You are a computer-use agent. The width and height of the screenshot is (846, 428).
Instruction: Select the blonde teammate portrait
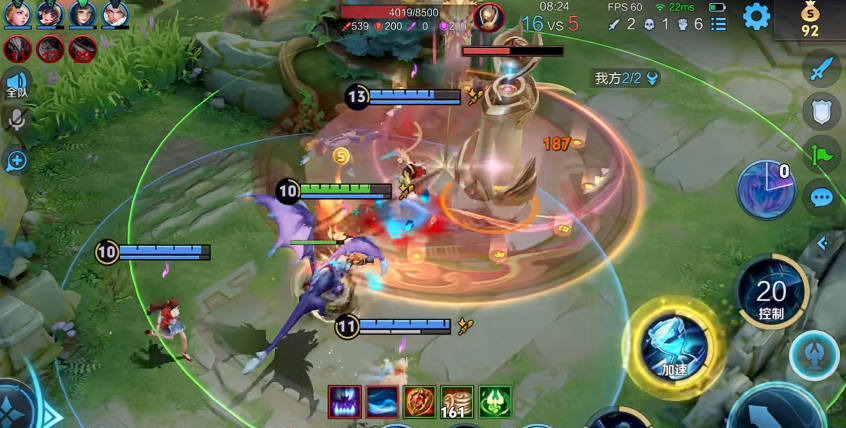click(17, 14)
